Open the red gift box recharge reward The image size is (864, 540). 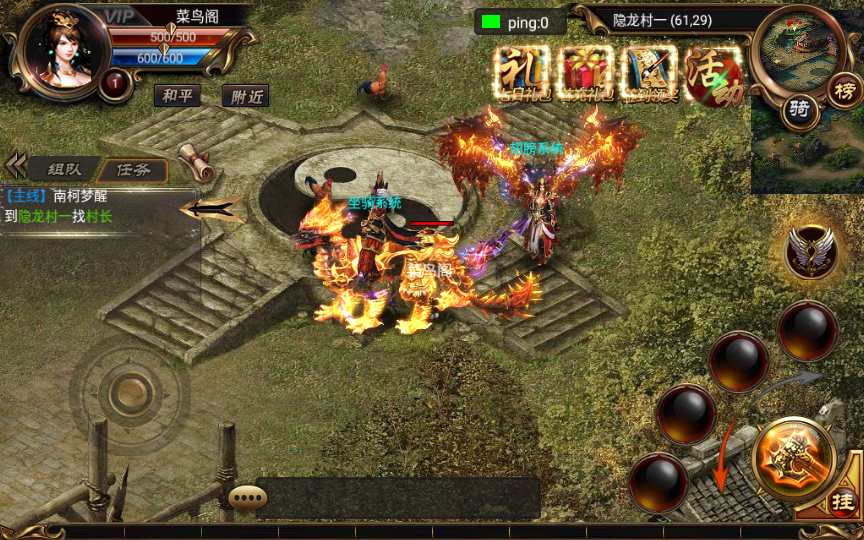point(587,70)
